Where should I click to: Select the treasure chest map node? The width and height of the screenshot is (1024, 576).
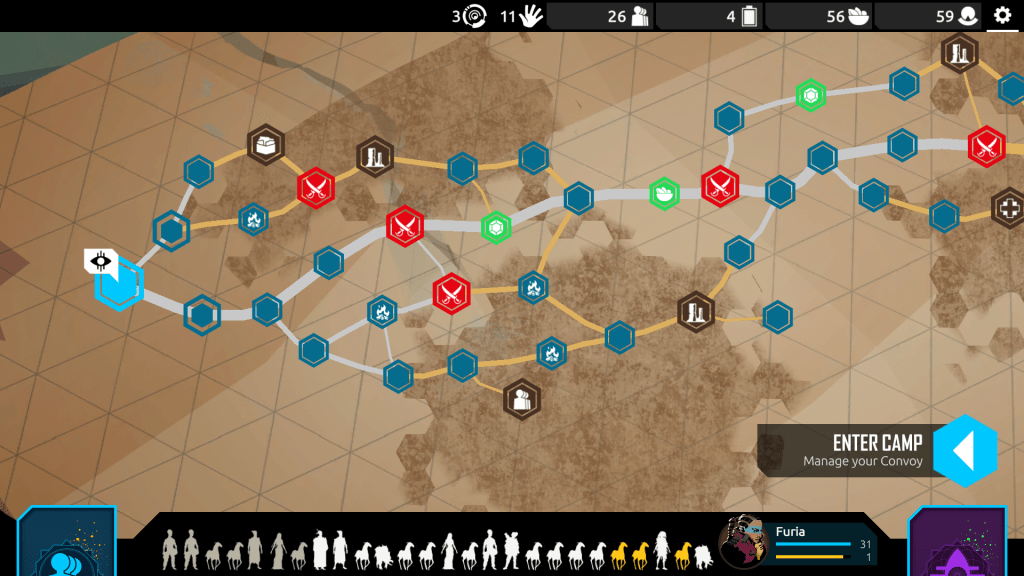pyautogui.click(x=266, y=145)
